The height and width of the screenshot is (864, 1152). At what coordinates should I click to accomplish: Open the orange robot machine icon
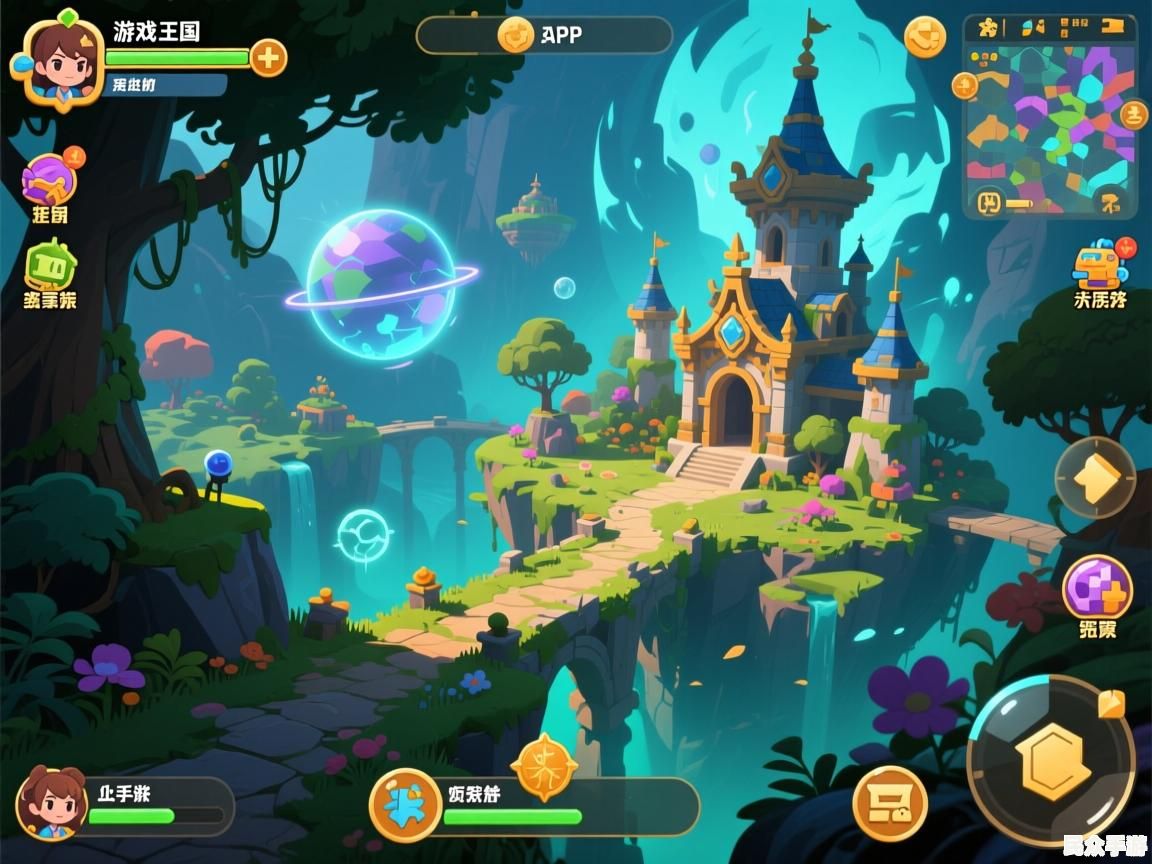[x=1099, y=265]
